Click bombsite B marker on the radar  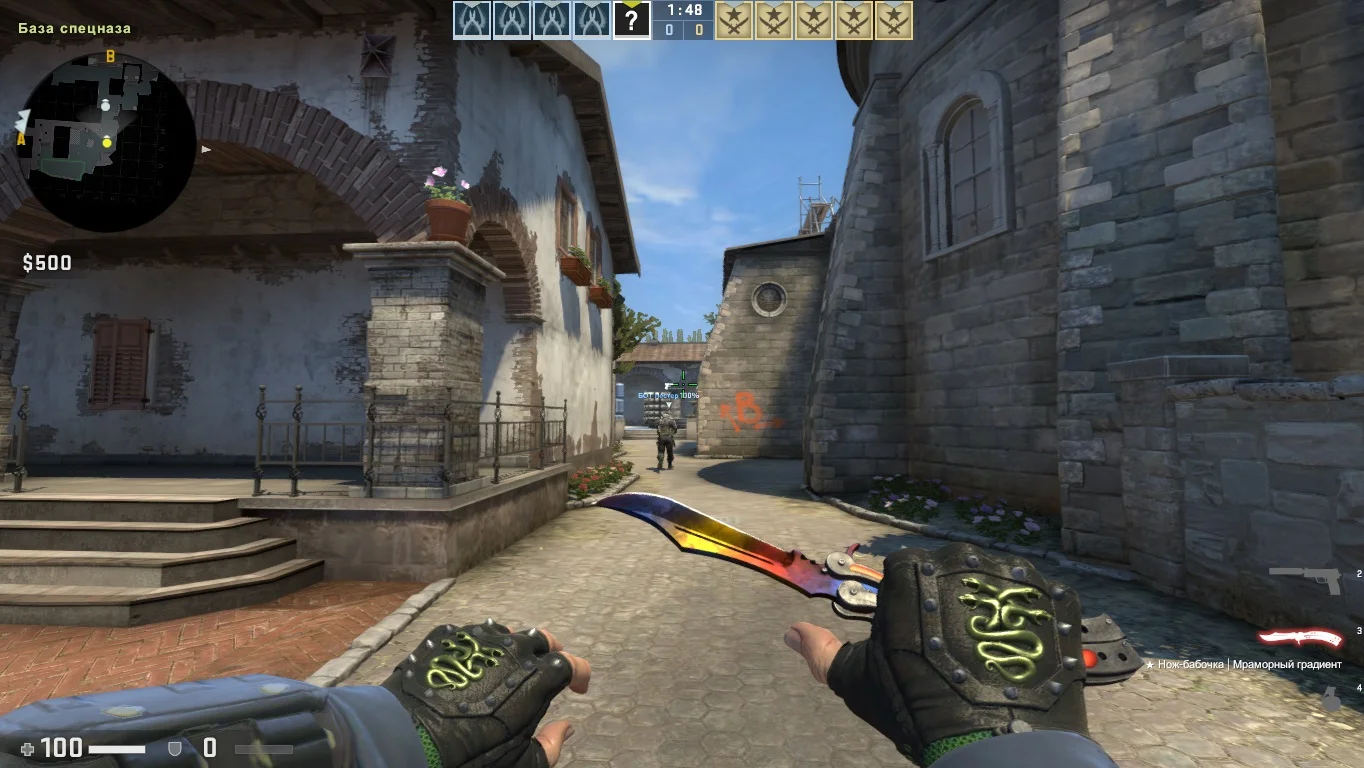[111, 56]
